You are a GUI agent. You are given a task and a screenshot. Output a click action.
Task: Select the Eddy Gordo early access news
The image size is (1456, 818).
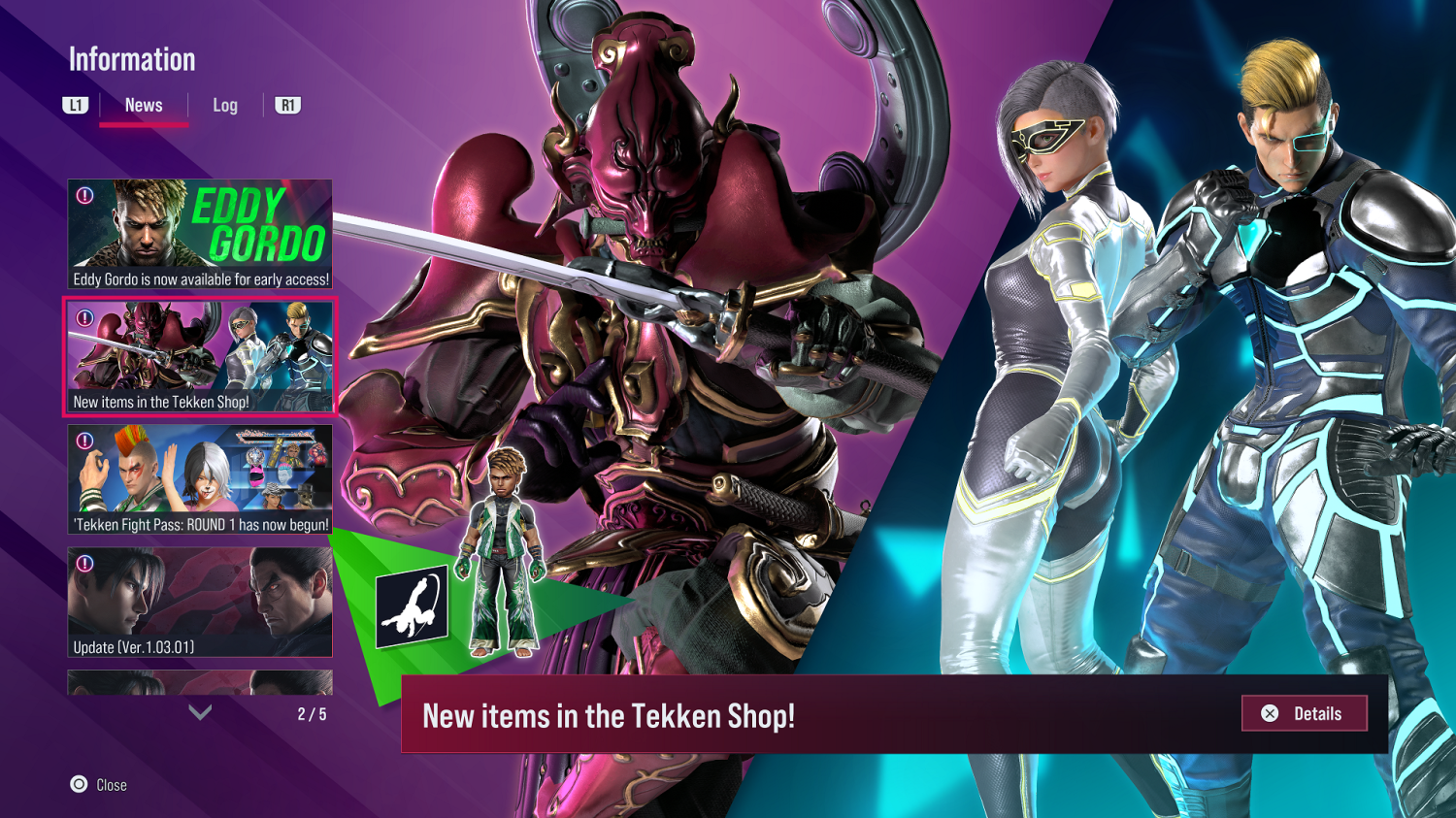click(200, 235)
